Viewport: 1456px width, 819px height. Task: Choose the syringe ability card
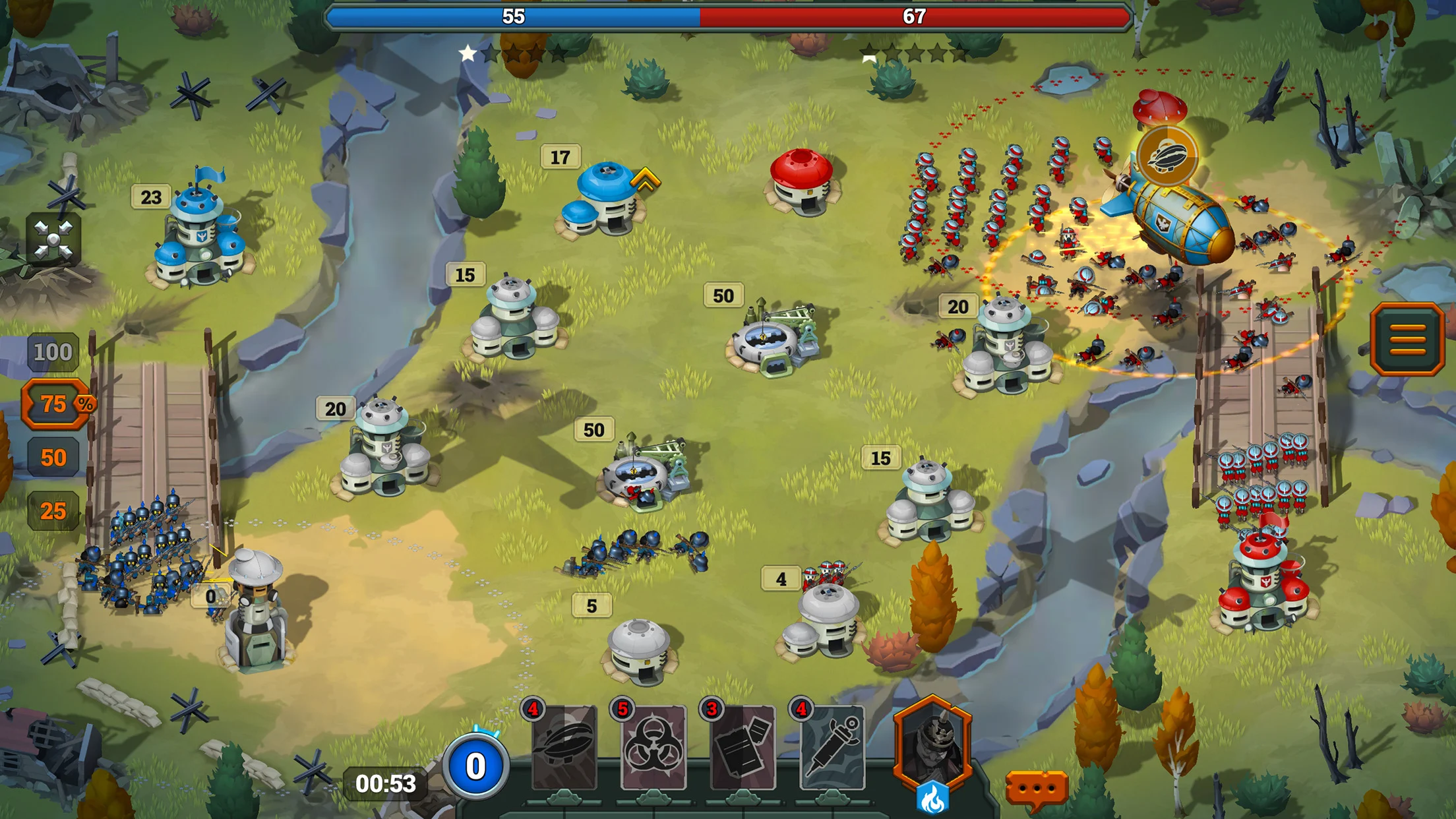point(832,748)
